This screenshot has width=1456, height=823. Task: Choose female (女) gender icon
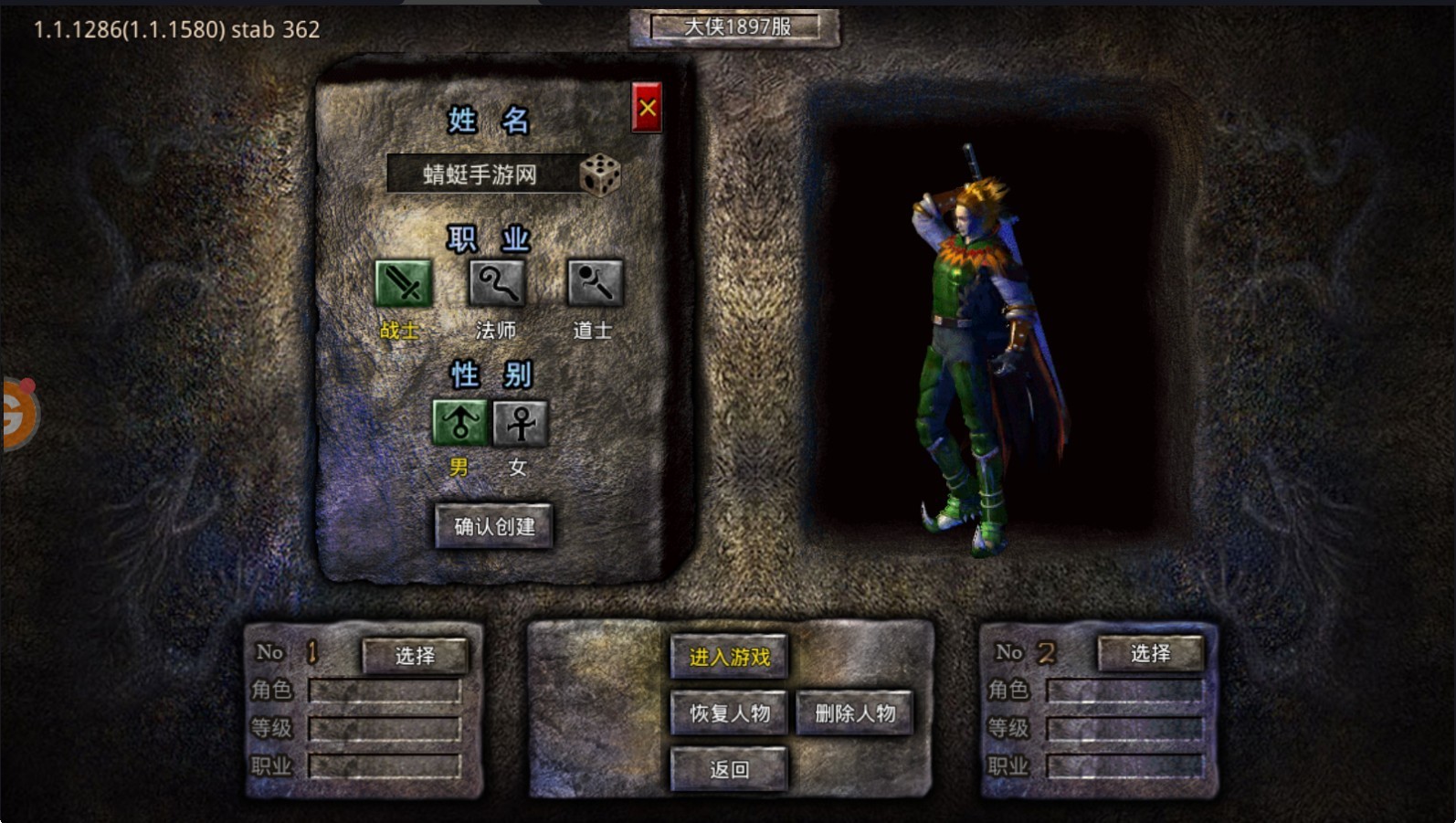point(521,423)
